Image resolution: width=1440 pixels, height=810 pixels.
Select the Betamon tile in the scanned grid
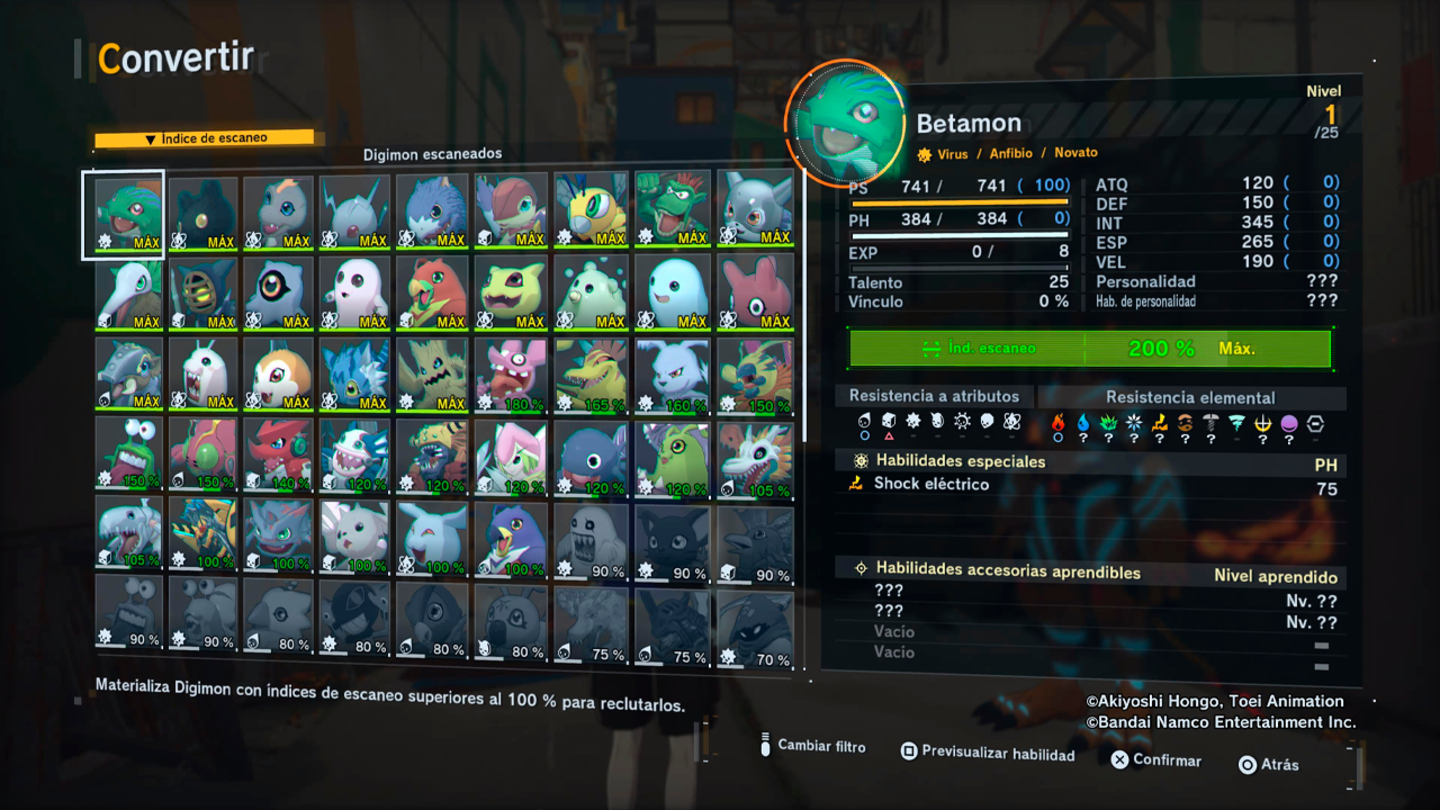tap(128, 213)
